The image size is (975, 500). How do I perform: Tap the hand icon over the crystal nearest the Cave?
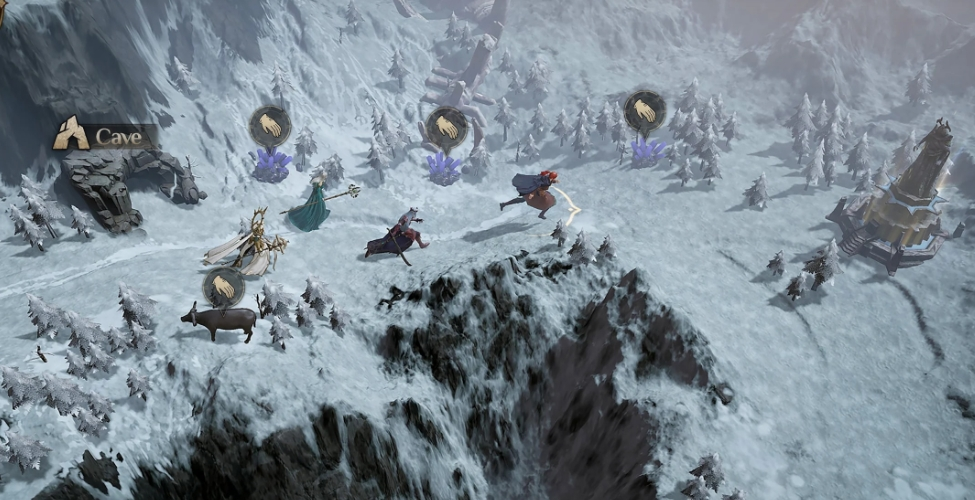[270, 127]
